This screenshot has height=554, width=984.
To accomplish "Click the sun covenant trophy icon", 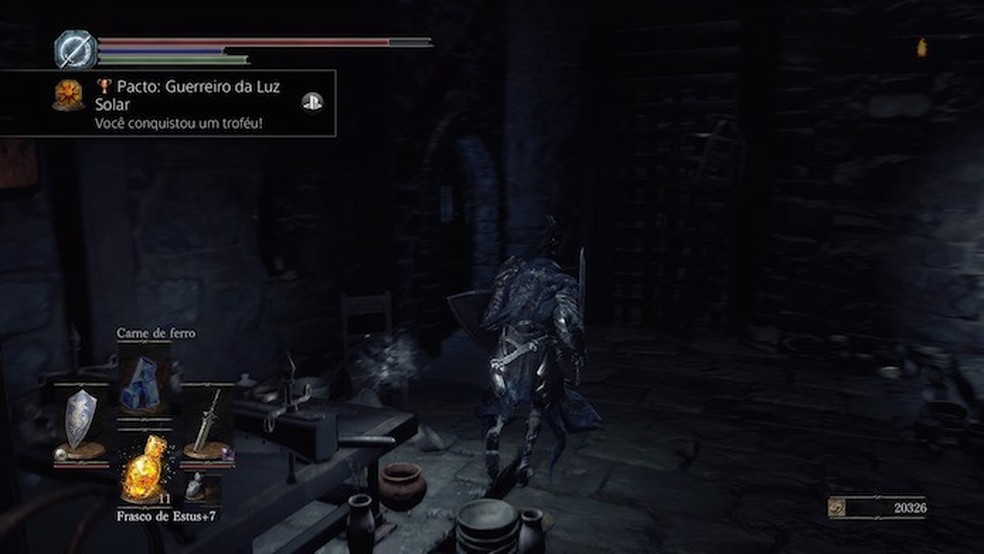I will tap(69, 95).
